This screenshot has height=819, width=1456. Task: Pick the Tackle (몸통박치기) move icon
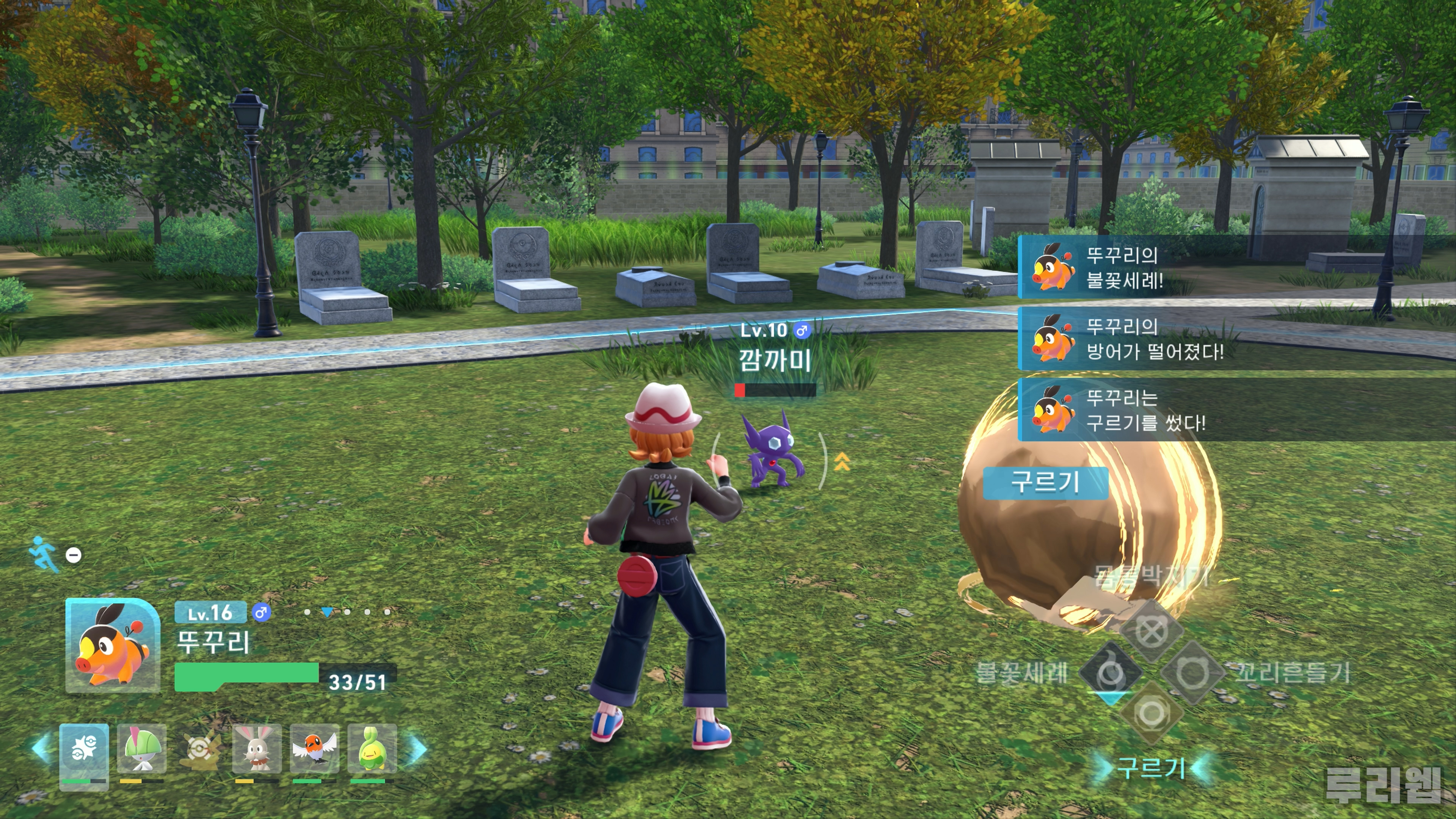[1152, 631]
